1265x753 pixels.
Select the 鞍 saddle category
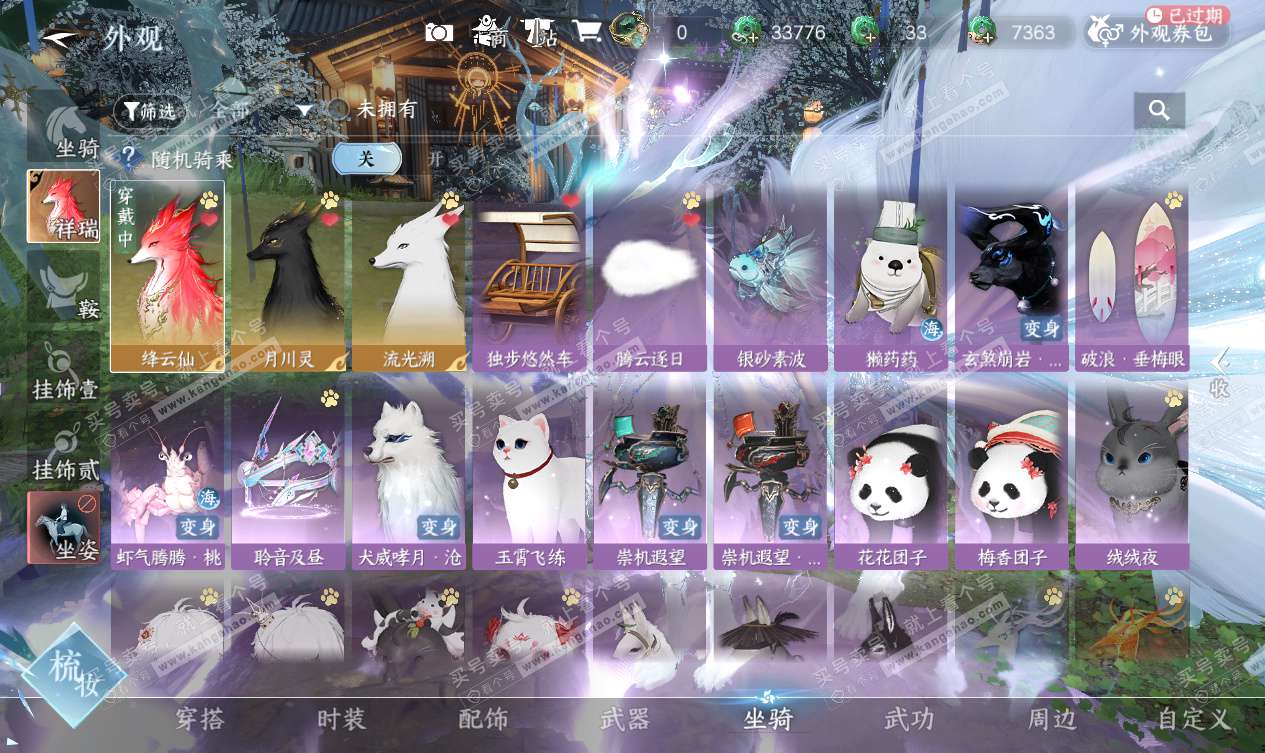(63, 286)
